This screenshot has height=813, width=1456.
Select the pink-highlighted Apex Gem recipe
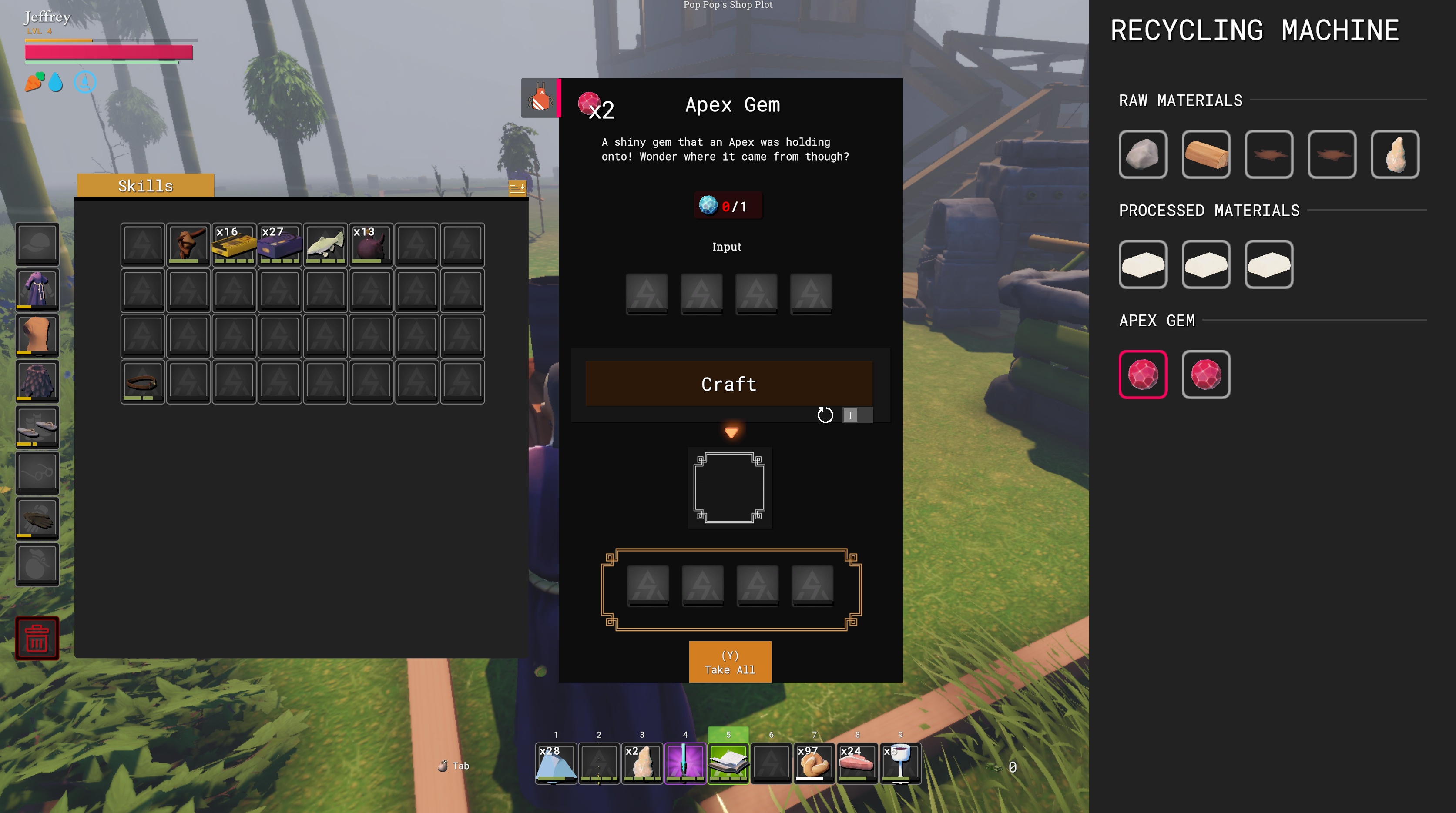click(x=1143, y=375)
